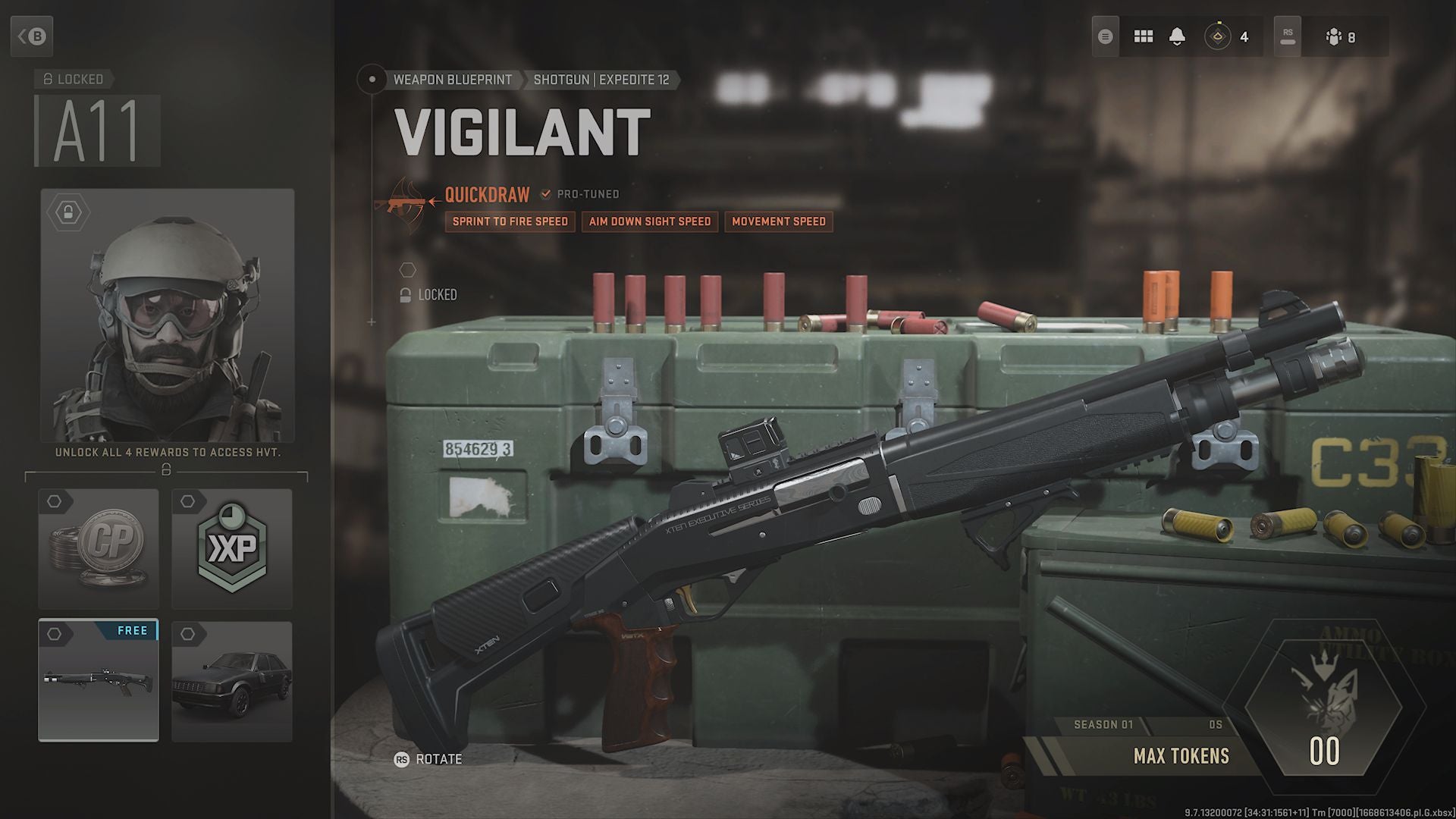Click the Movement Speed tag

click(x=779, y=221)
